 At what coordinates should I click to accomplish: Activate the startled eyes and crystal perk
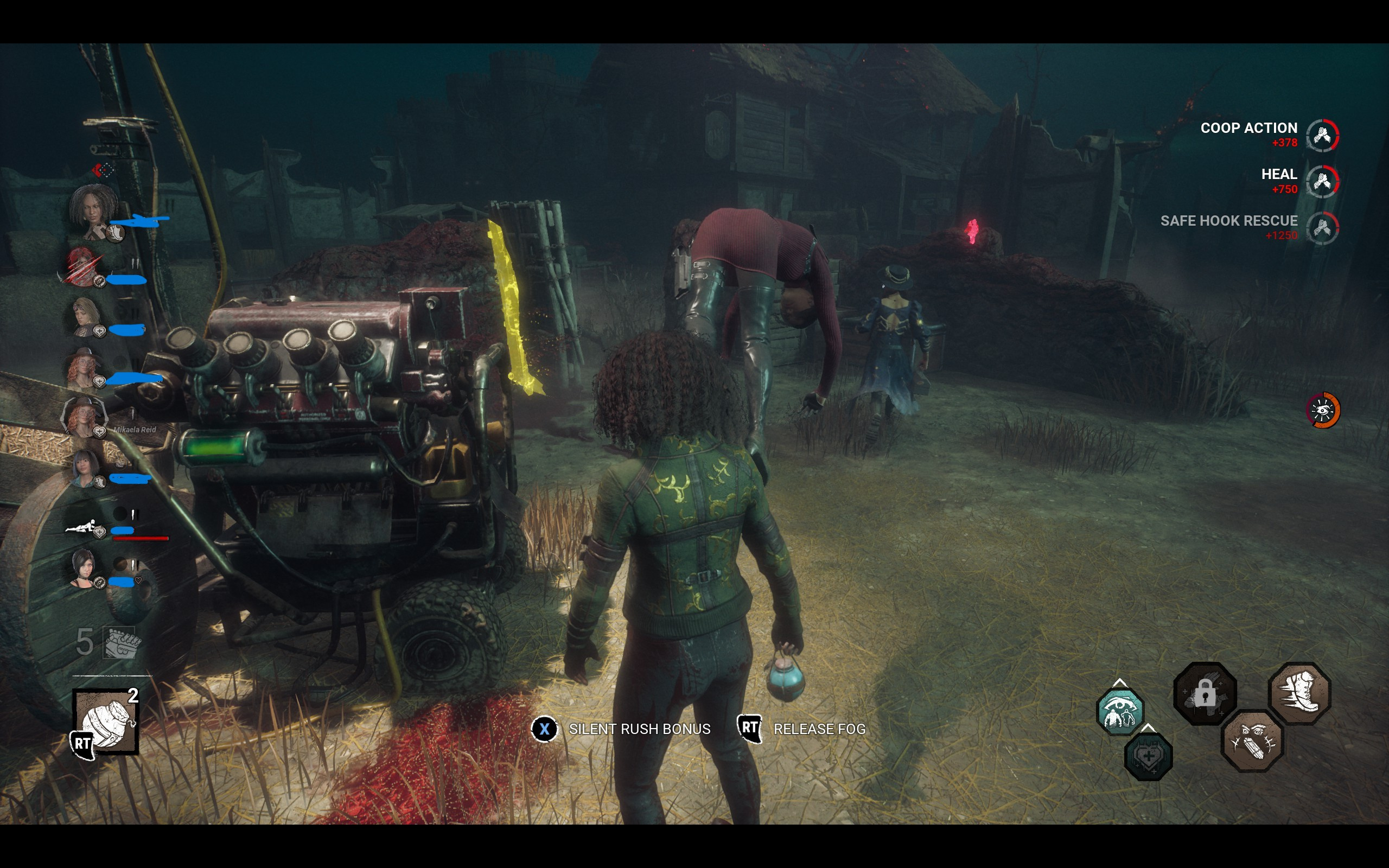point(1252,741)
